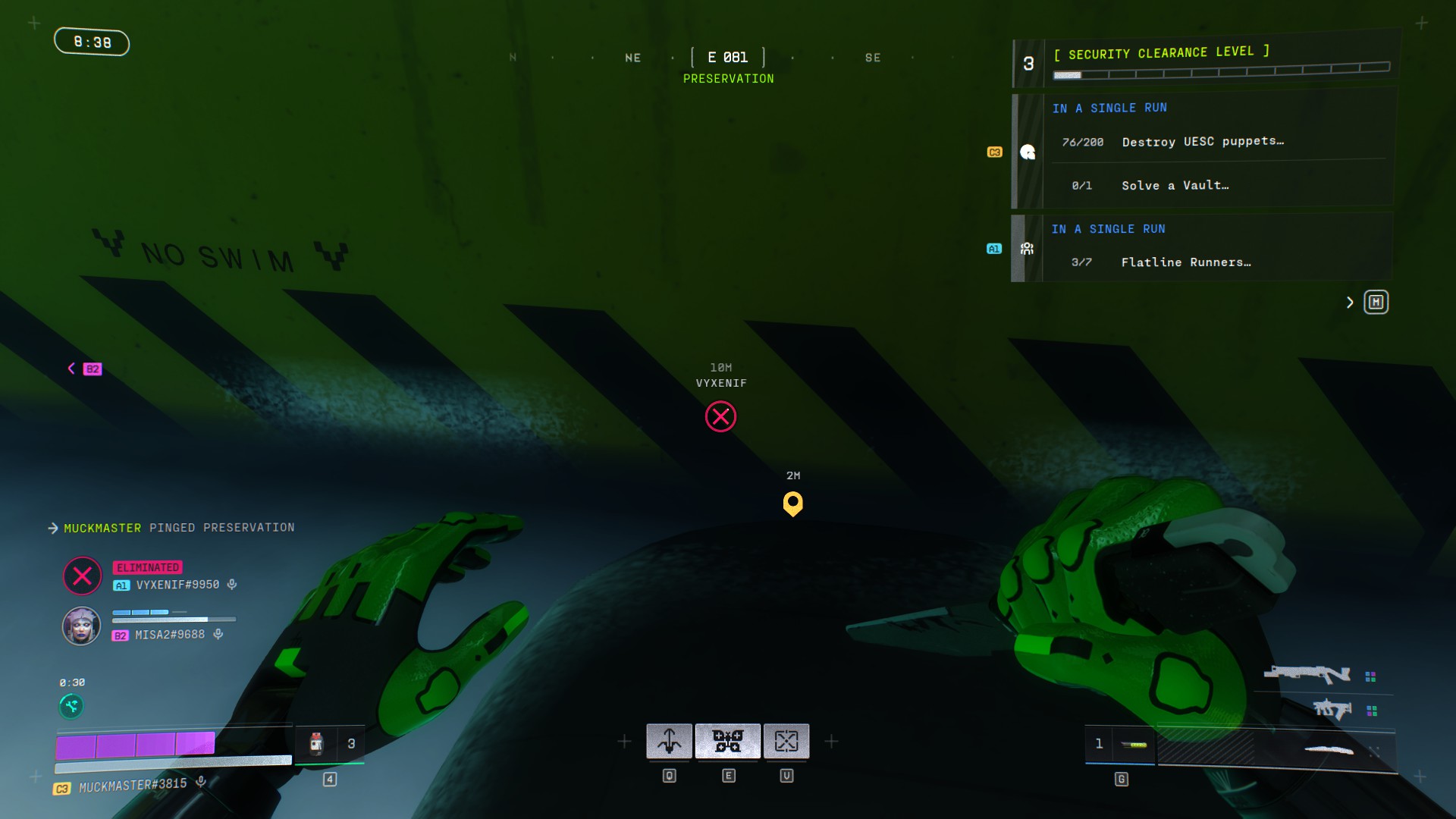1456x819 pixels.
Task: Open the Security Clearance Level panel
Action: coord(1206,62)
